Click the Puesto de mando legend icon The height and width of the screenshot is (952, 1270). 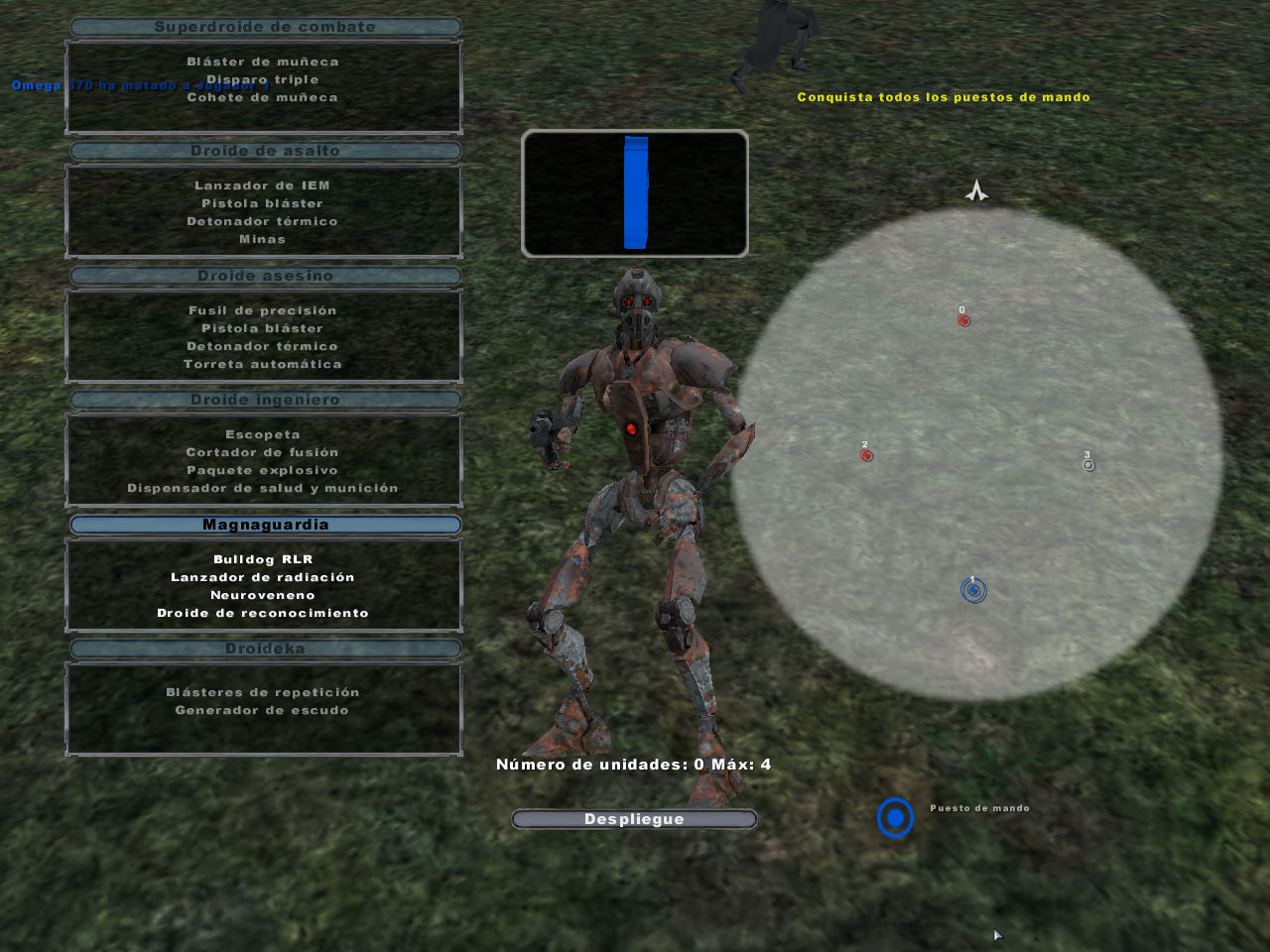click(x=895, y=818)
